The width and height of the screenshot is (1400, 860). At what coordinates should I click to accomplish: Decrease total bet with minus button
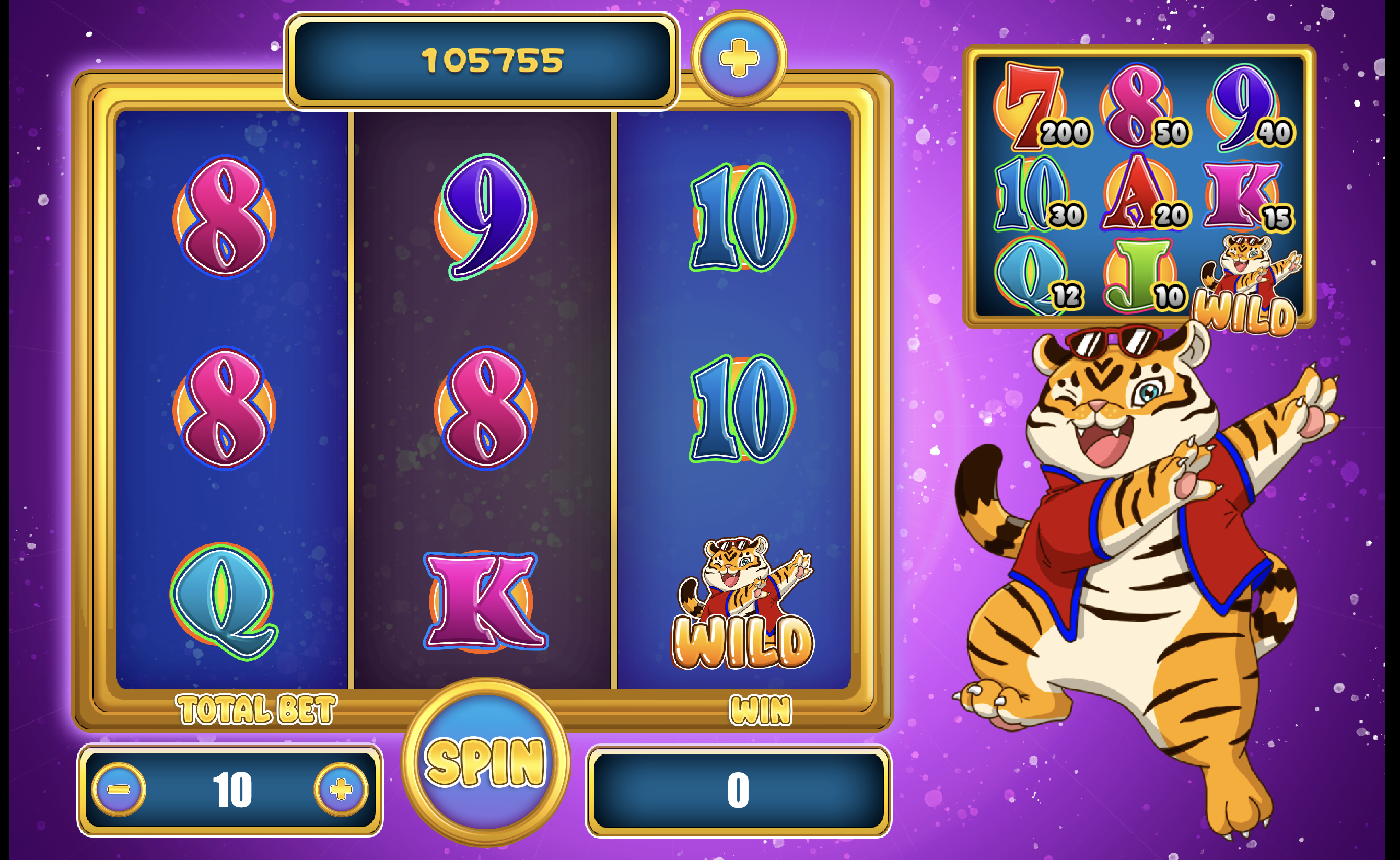119,789
